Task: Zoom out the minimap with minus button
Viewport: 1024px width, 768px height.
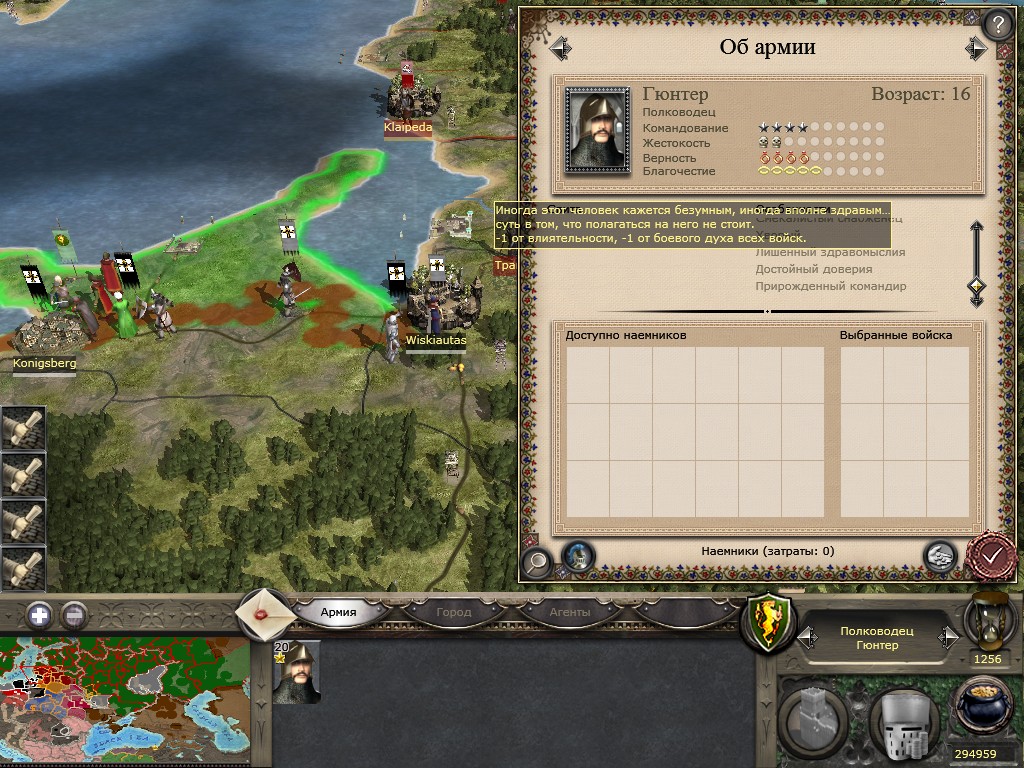Action: (x=74, y=615)
